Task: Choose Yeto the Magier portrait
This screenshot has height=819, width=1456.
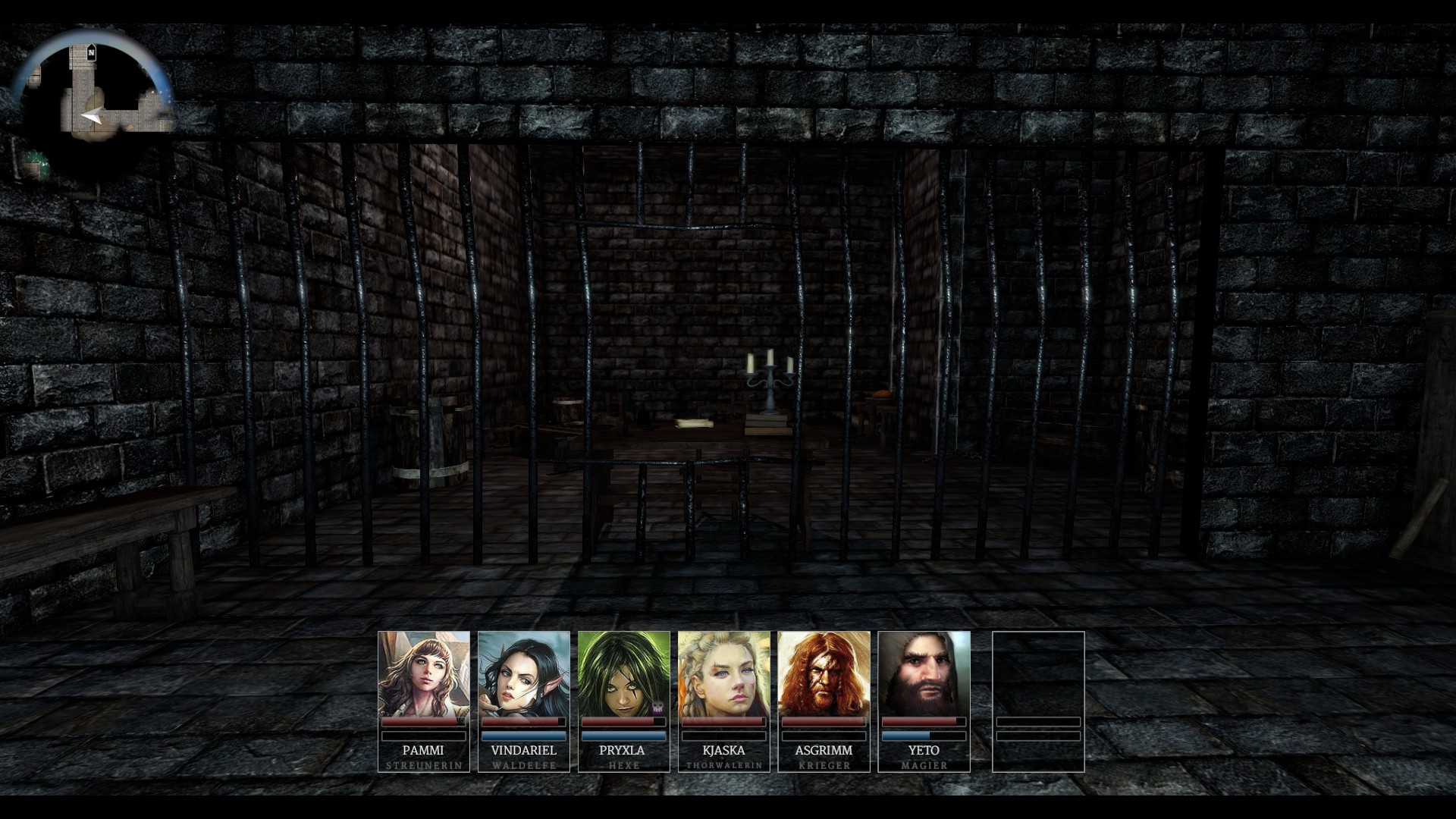Action: pos(924,673)
